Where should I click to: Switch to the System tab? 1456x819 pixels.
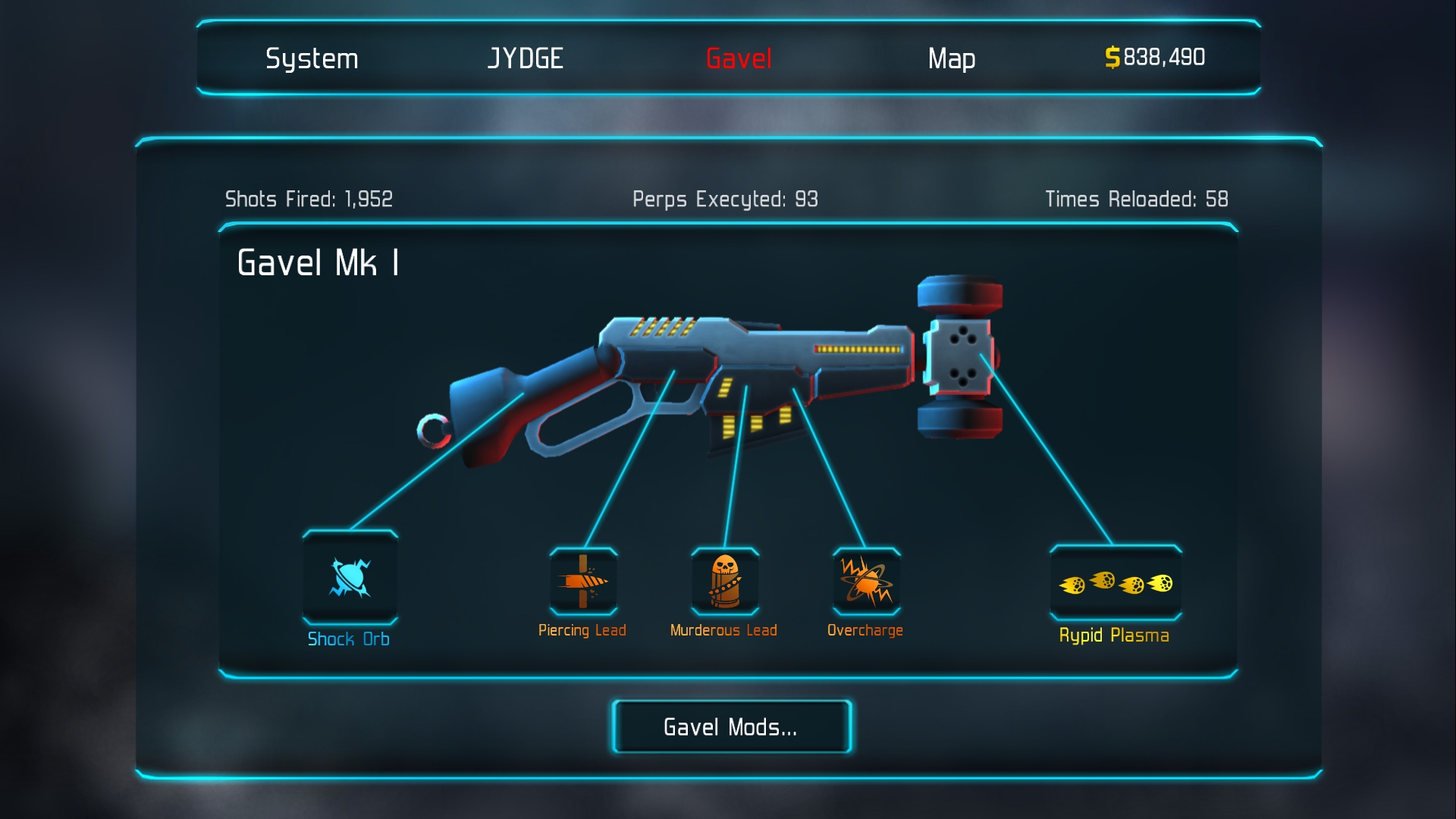click(310, 58)
